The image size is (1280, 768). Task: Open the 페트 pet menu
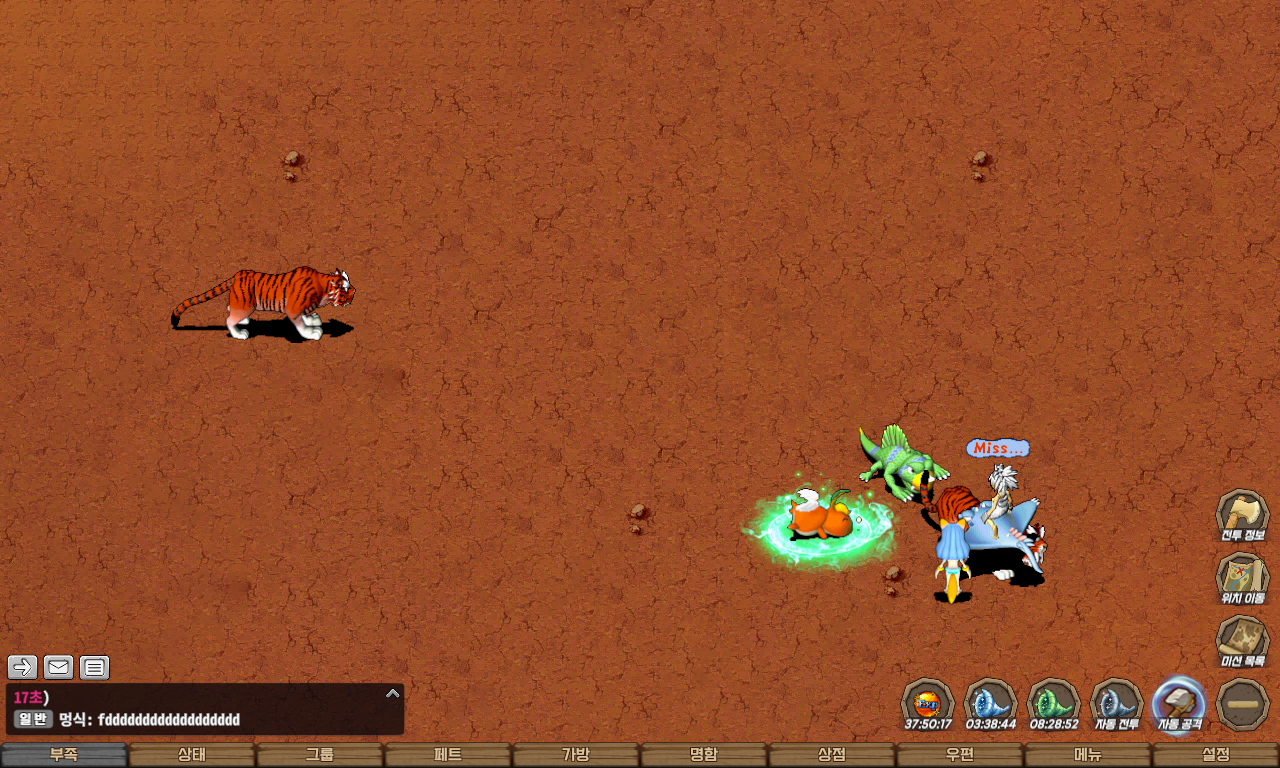coord(448,755)
